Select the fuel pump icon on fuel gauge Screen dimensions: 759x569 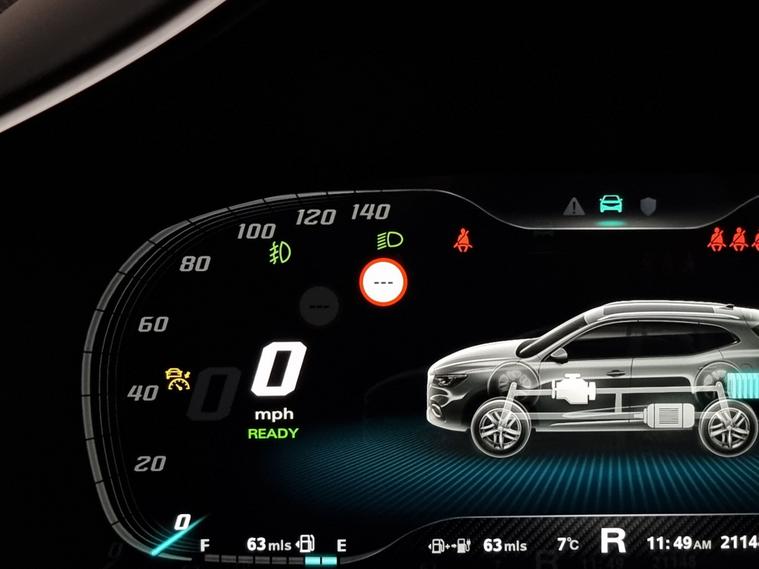[308, 545]
